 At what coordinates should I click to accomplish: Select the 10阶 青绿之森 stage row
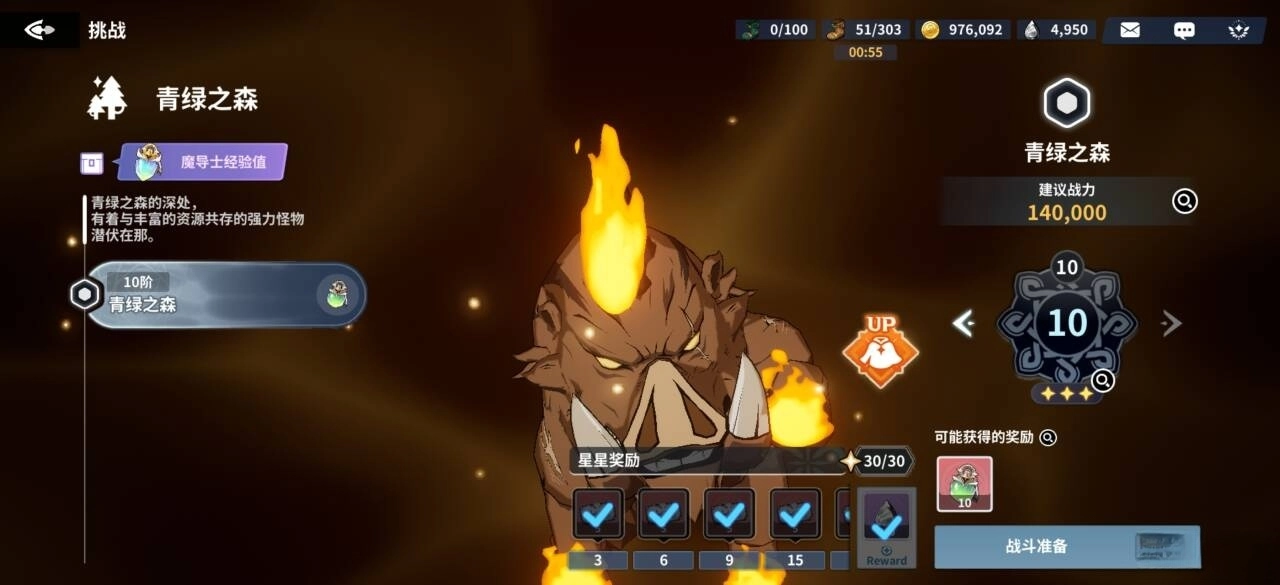tap(226, 295)
